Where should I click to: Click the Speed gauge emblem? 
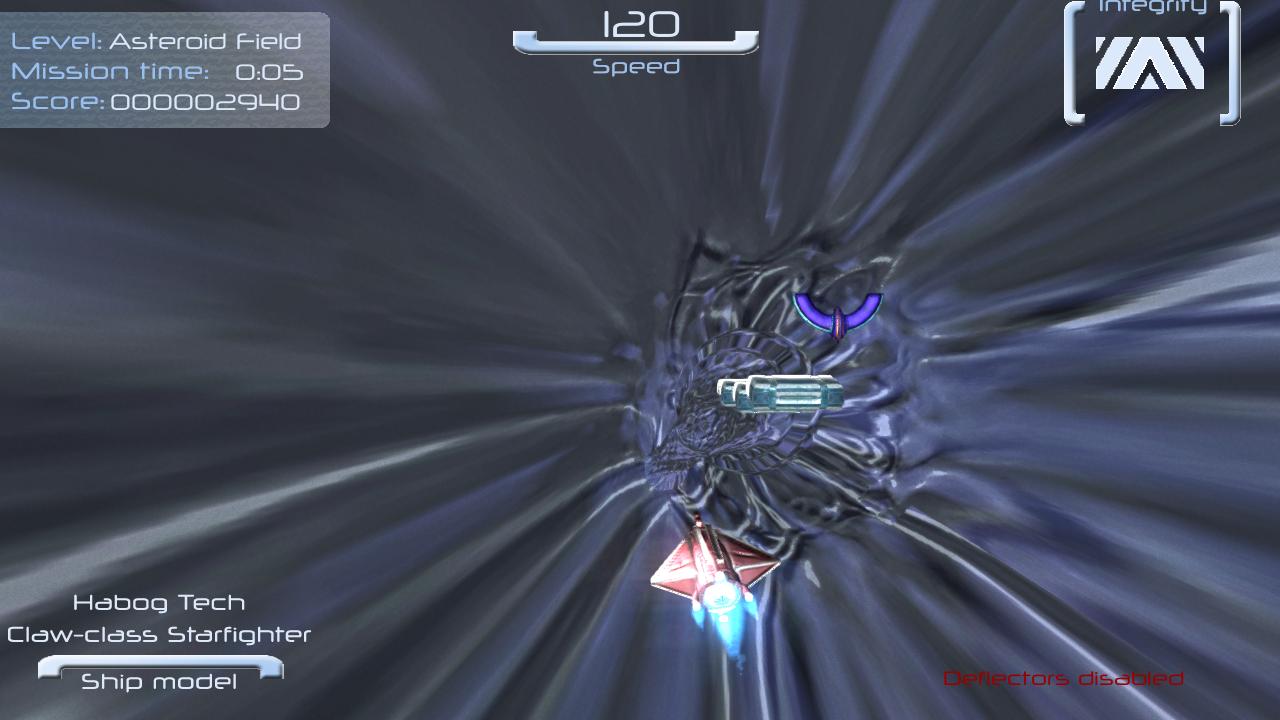pos(637,42)
